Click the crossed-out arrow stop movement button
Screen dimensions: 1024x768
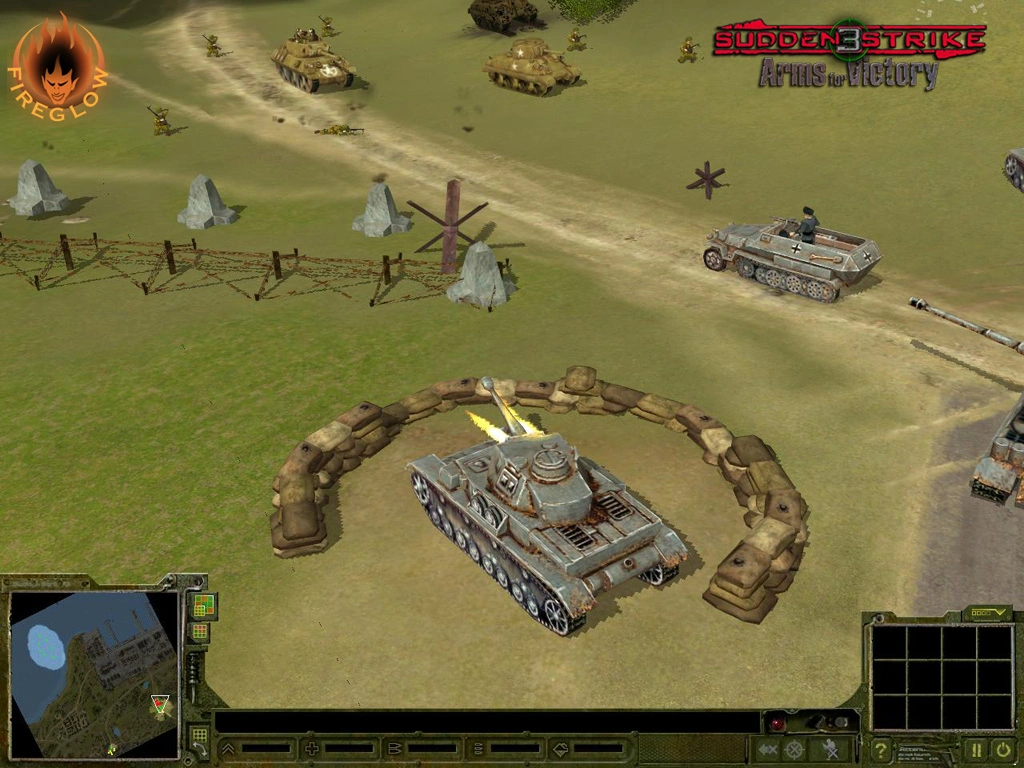(x=767, y=749)
